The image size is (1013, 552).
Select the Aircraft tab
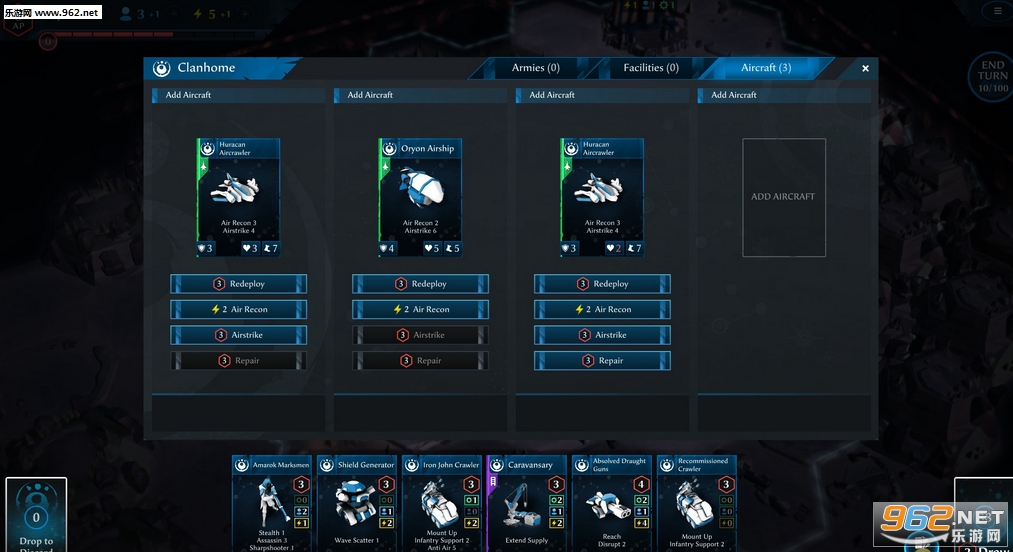click(765, 68)
